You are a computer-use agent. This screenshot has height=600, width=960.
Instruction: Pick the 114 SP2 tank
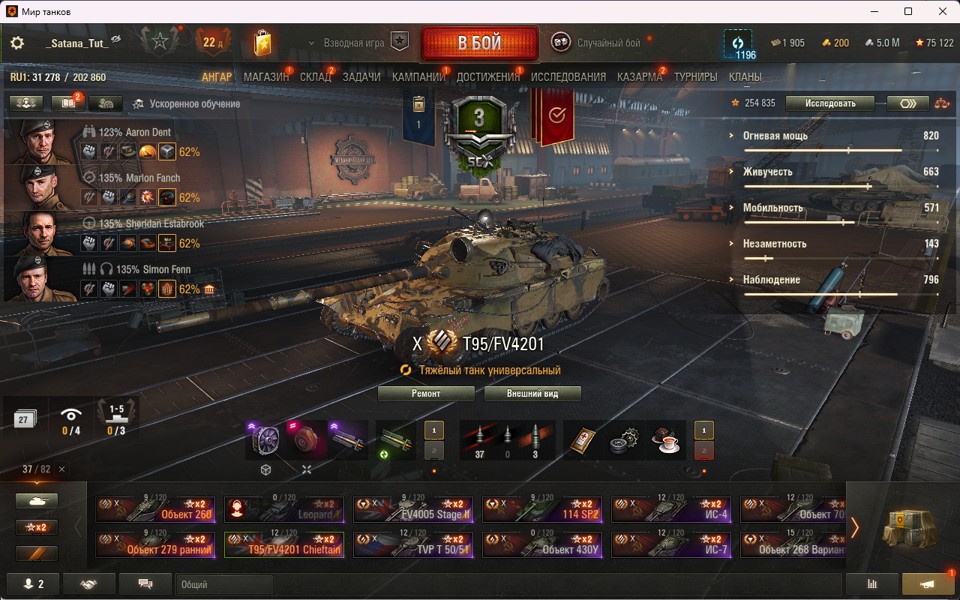coord(542,509)
